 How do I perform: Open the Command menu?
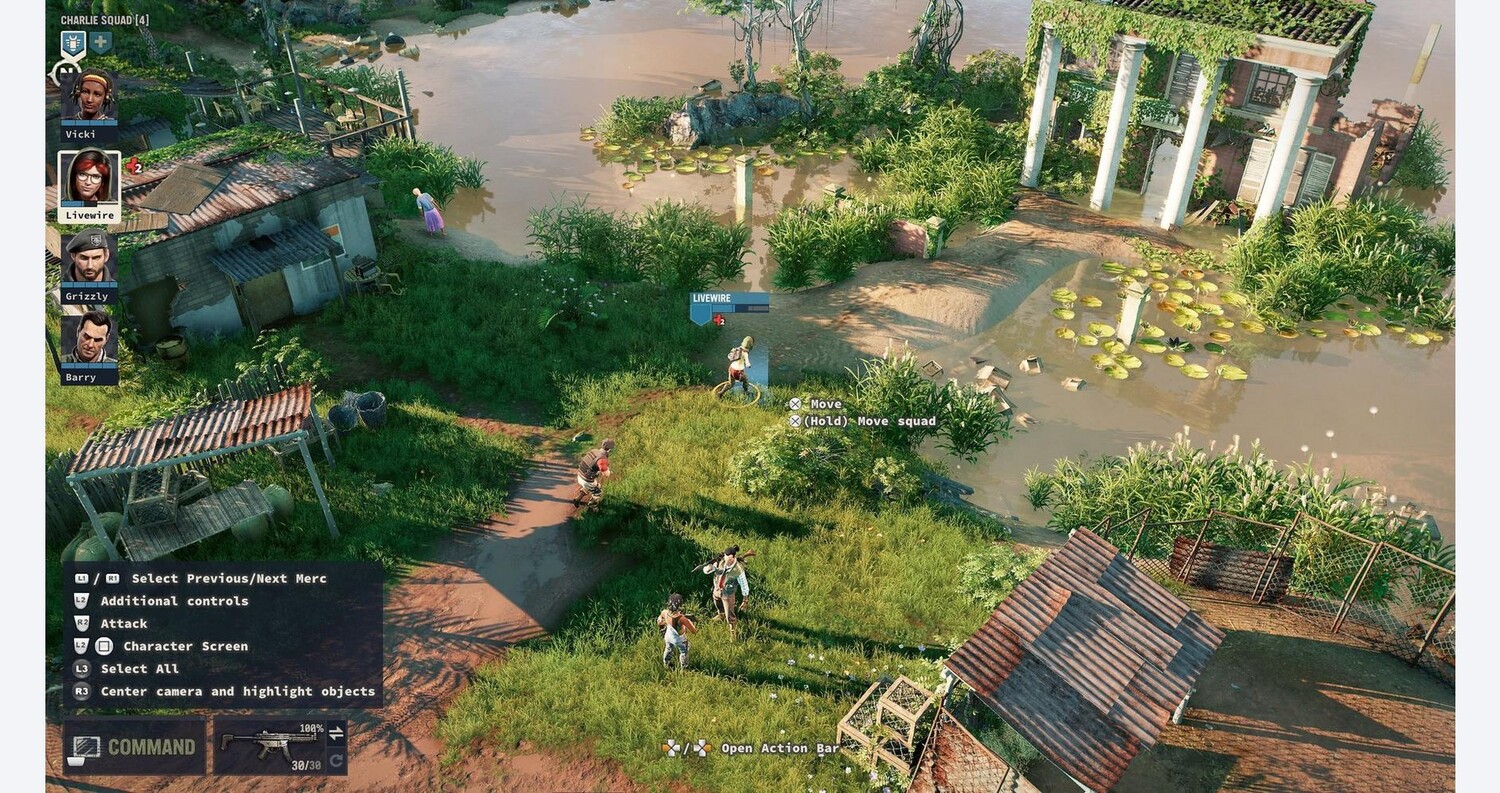click(x=135, y=747)
